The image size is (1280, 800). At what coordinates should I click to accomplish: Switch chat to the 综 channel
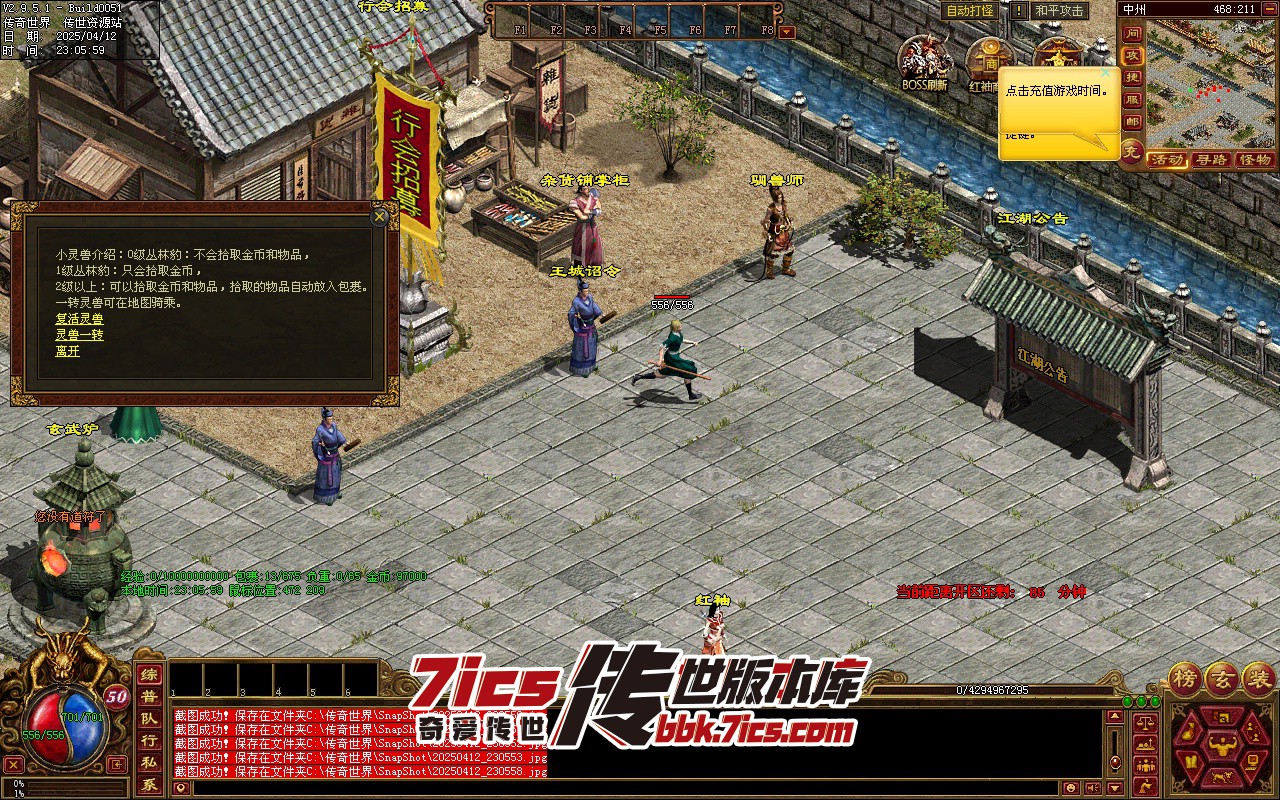pos(148,675)
